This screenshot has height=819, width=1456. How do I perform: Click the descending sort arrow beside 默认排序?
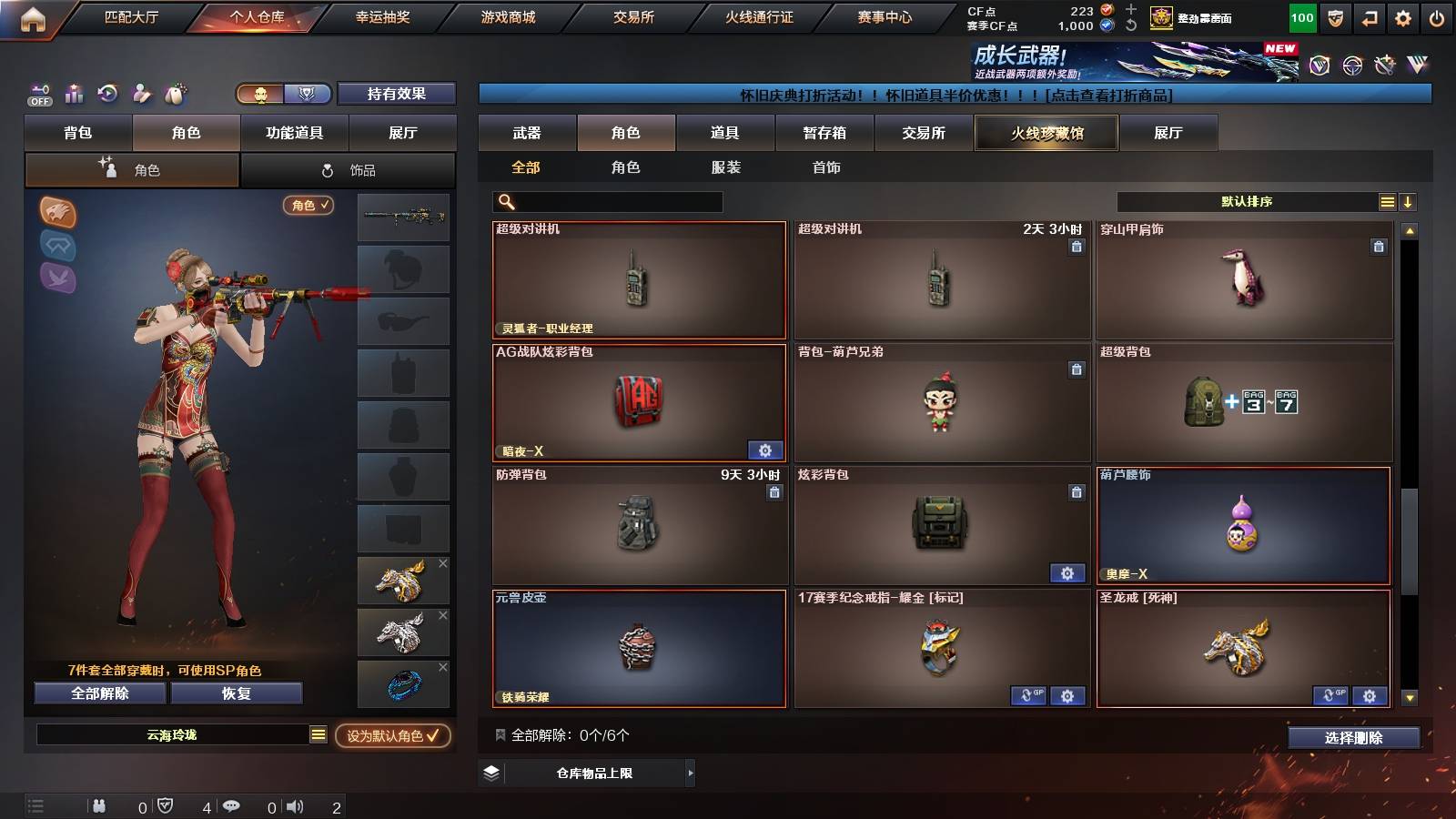1408,201
